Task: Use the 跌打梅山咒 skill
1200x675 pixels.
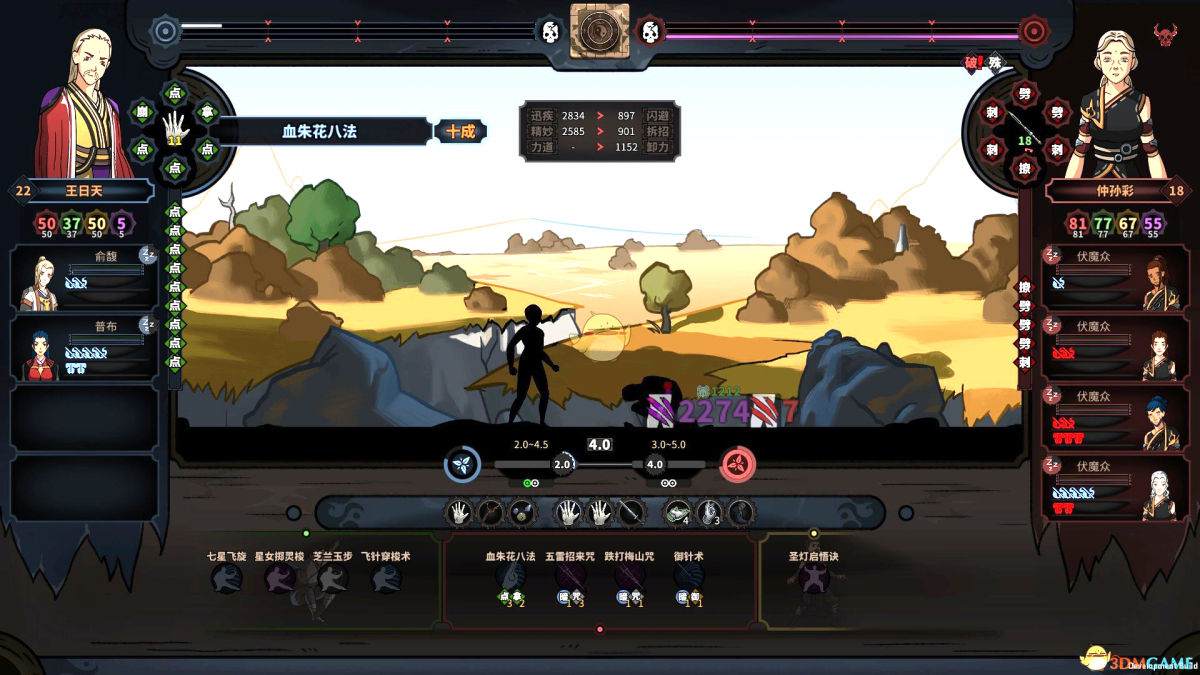Action: [x=629, y=577]
